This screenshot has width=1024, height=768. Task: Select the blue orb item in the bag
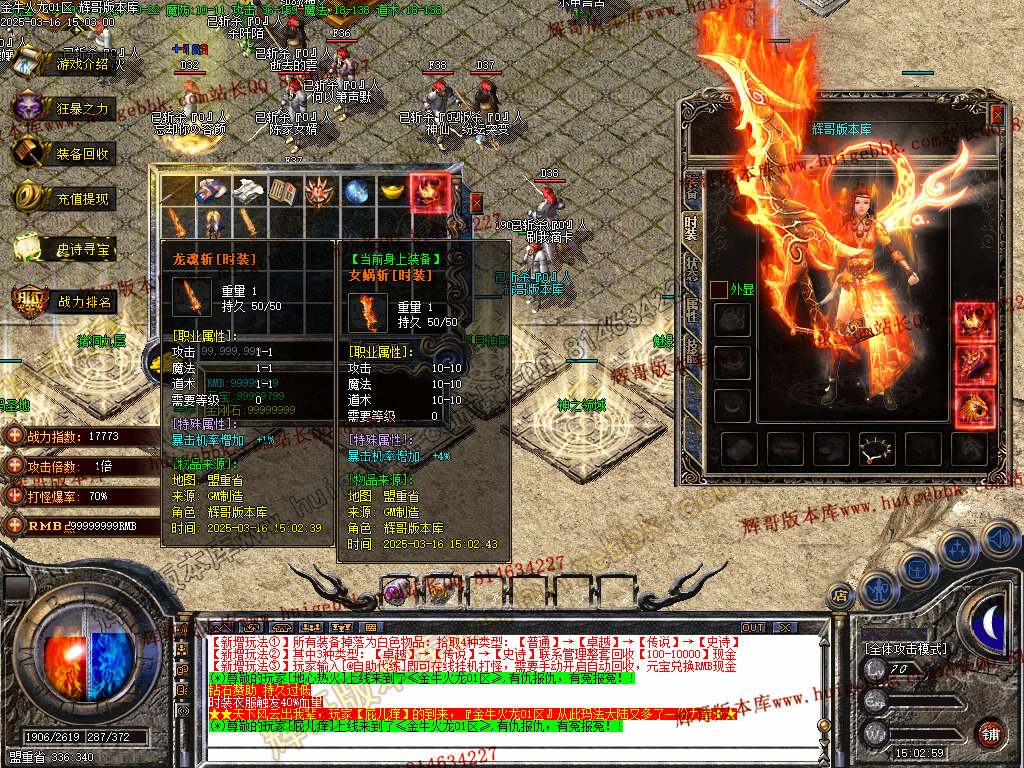pos(357,191)
